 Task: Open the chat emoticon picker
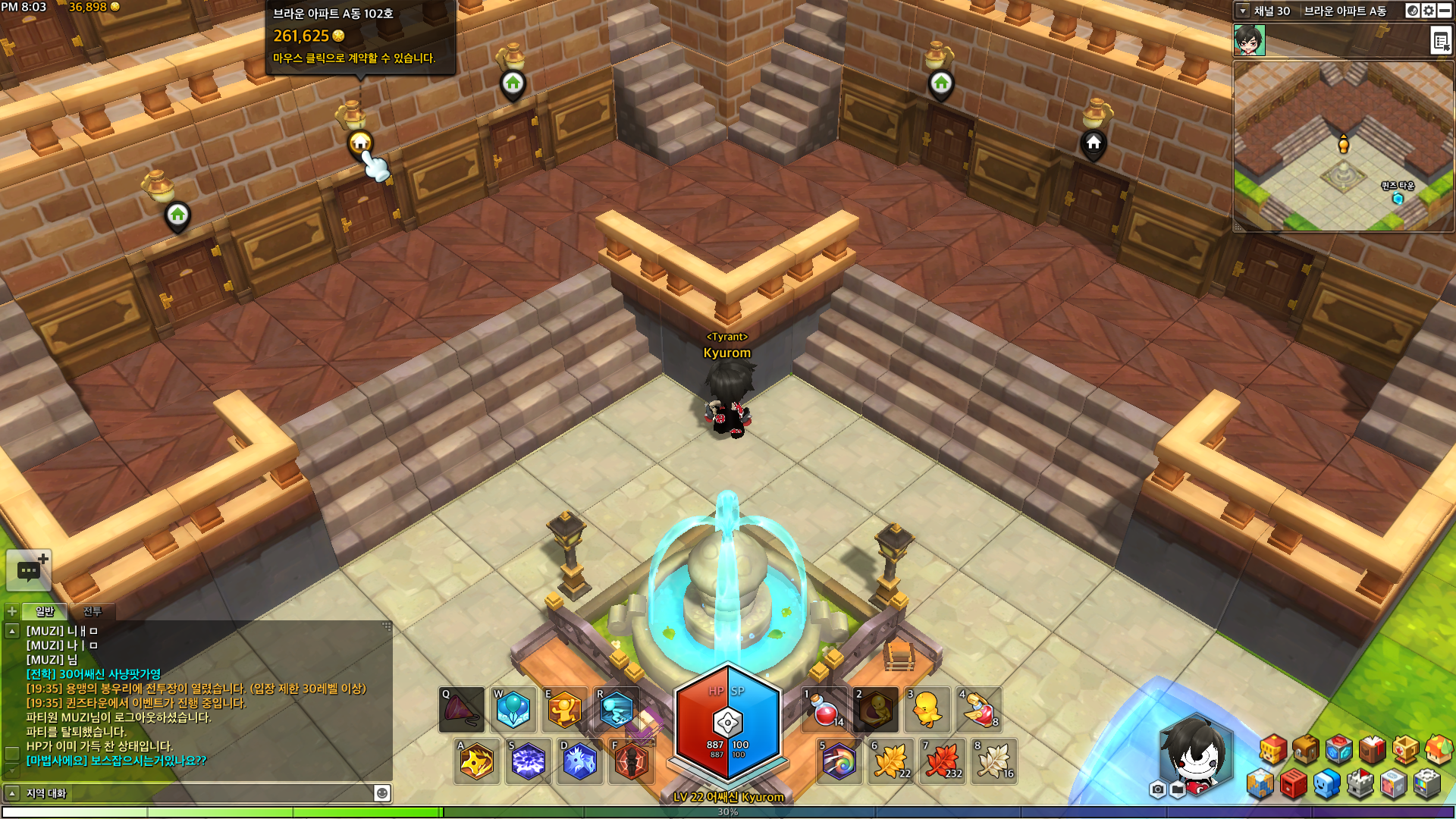tap(382, 793)
